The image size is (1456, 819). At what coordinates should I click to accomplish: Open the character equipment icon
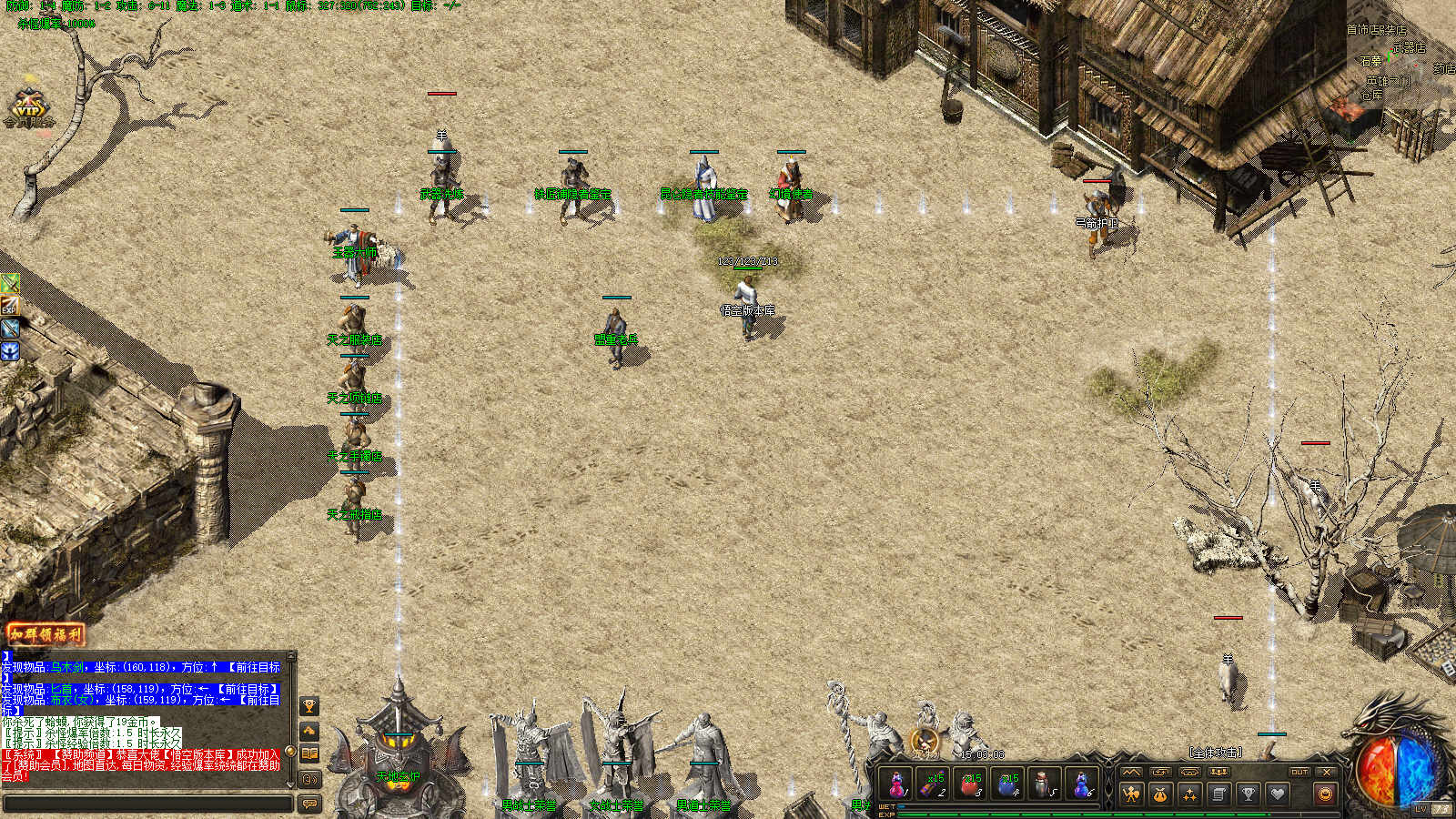tap(1131, 794)
